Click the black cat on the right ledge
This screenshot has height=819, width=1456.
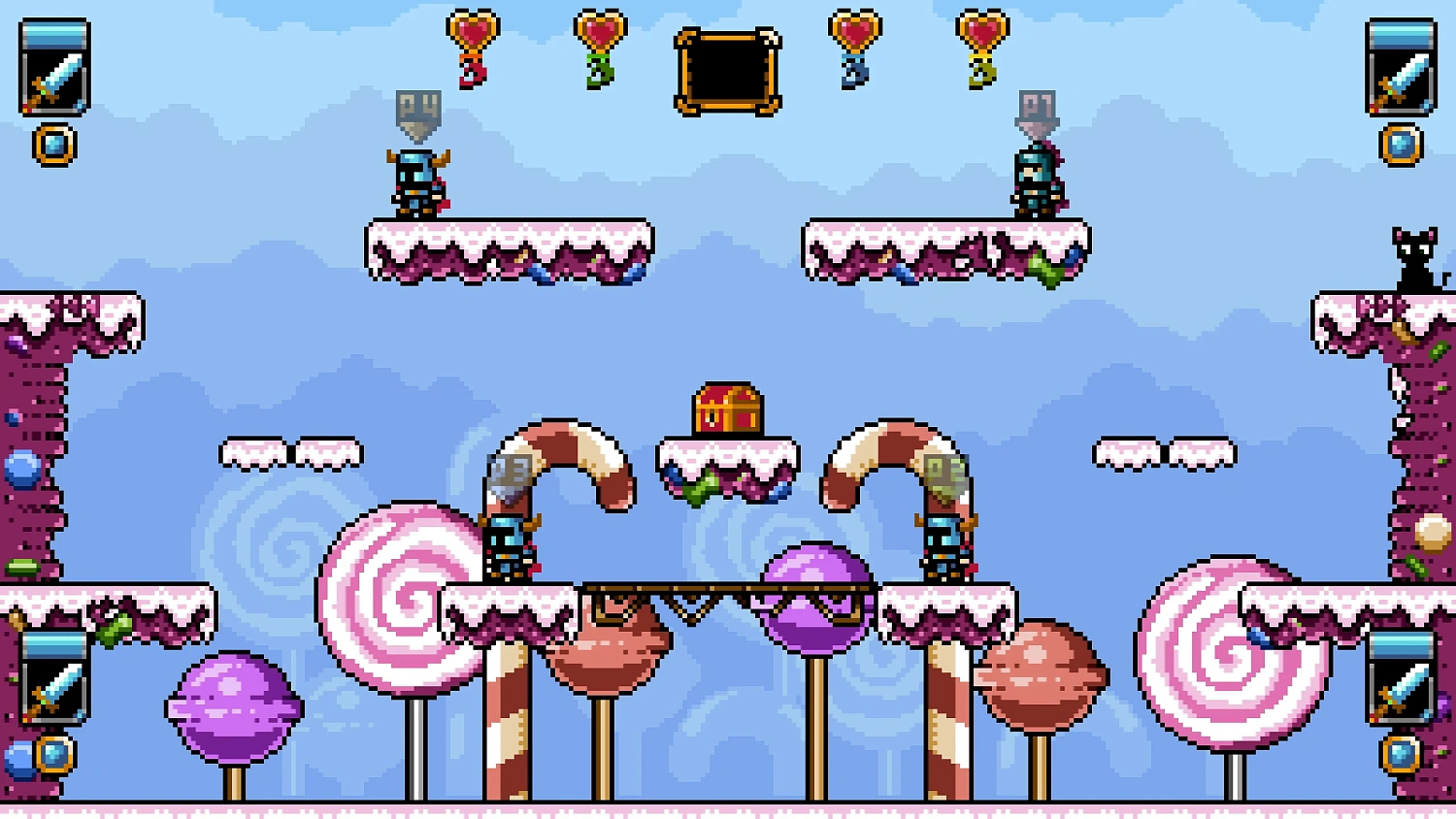point(1414,257)
